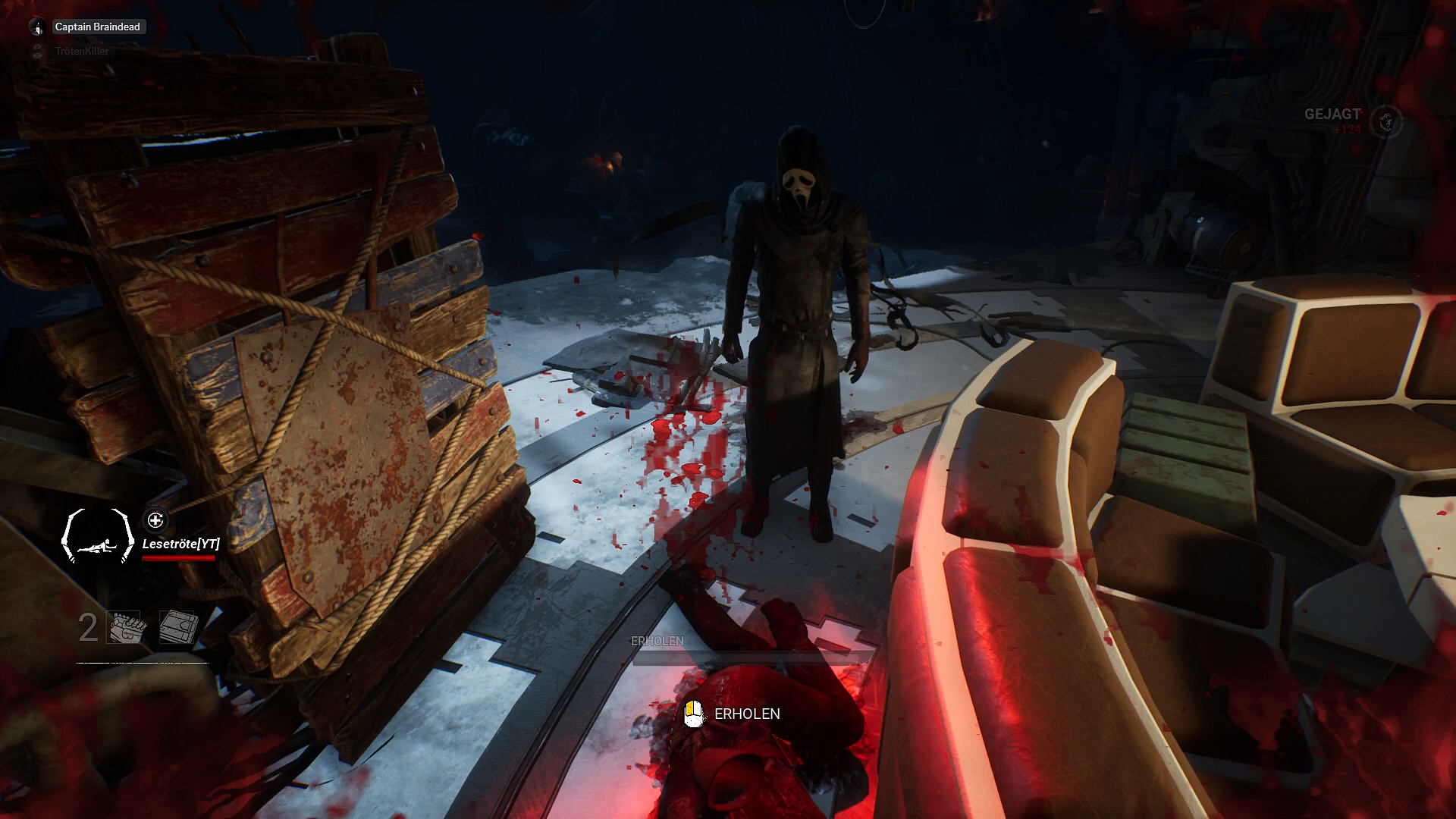Select the metal case add-on icon
1456x819 pixels.
coord(179,628)
